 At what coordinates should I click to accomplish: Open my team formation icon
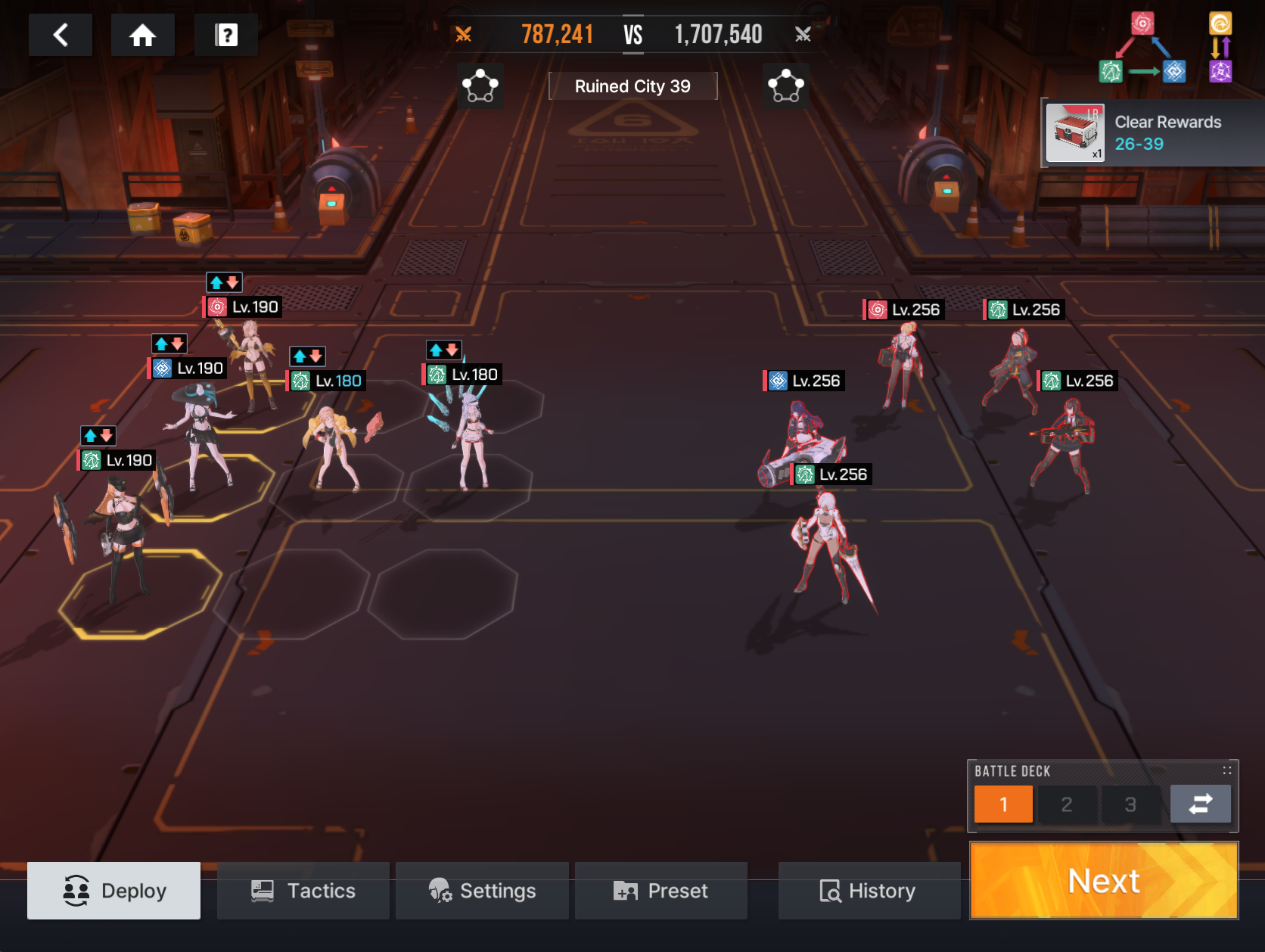480,86
